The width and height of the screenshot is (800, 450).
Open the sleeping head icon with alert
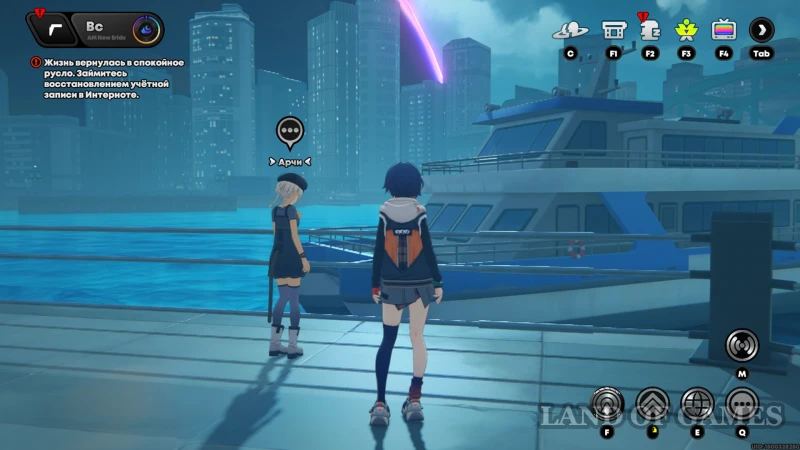(650, 30)
